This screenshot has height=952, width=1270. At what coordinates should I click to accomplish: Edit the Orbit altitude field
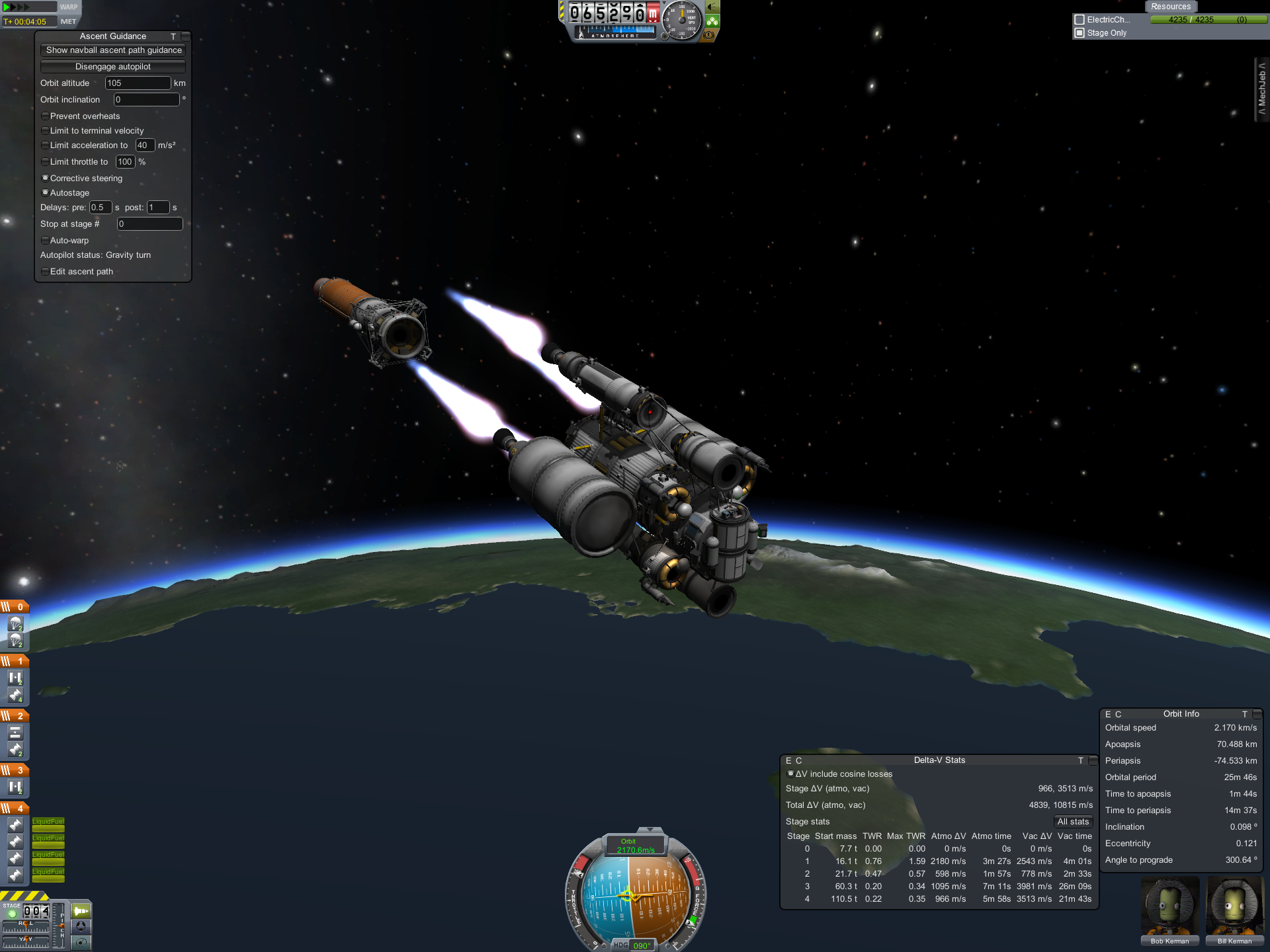click(138, 83)
